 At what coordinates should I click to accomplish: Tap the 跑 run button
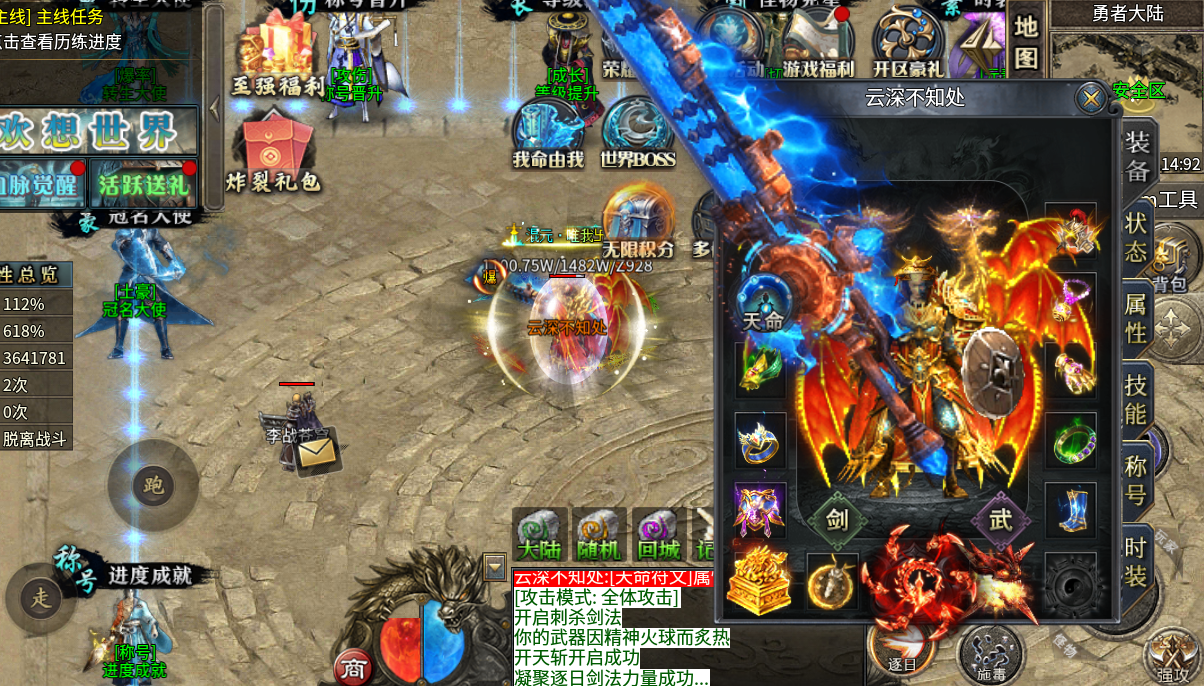tap(154, 487)
